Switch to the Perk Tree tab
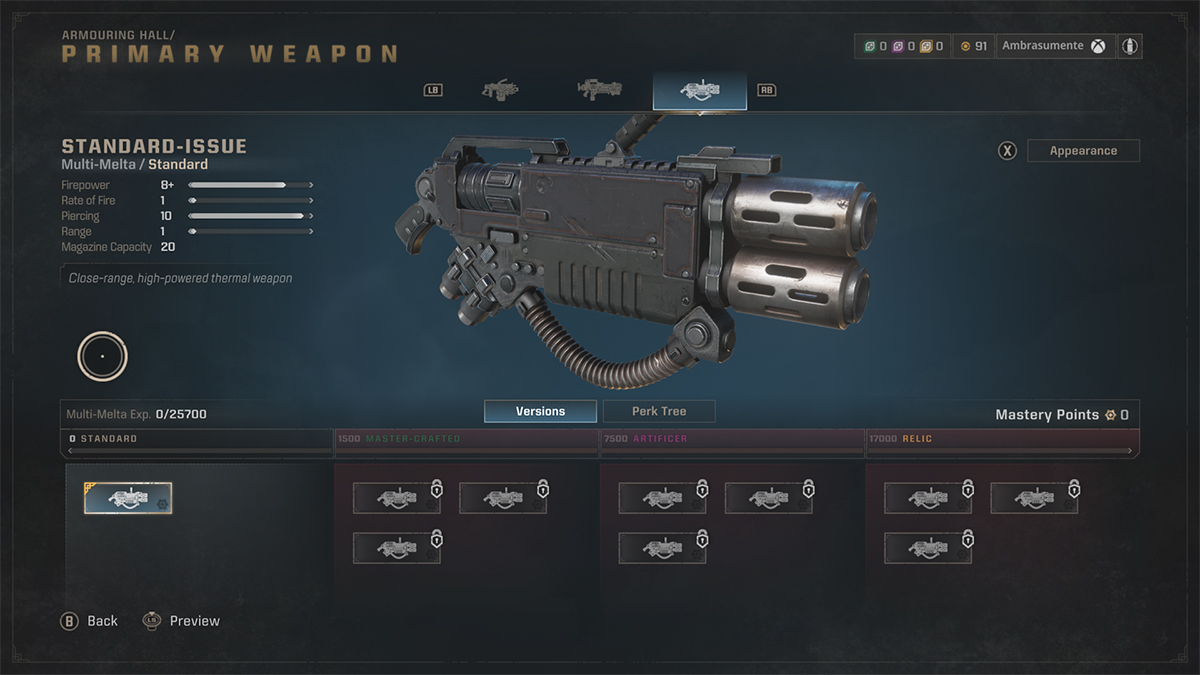1200x675 pixels. (659, 411)
